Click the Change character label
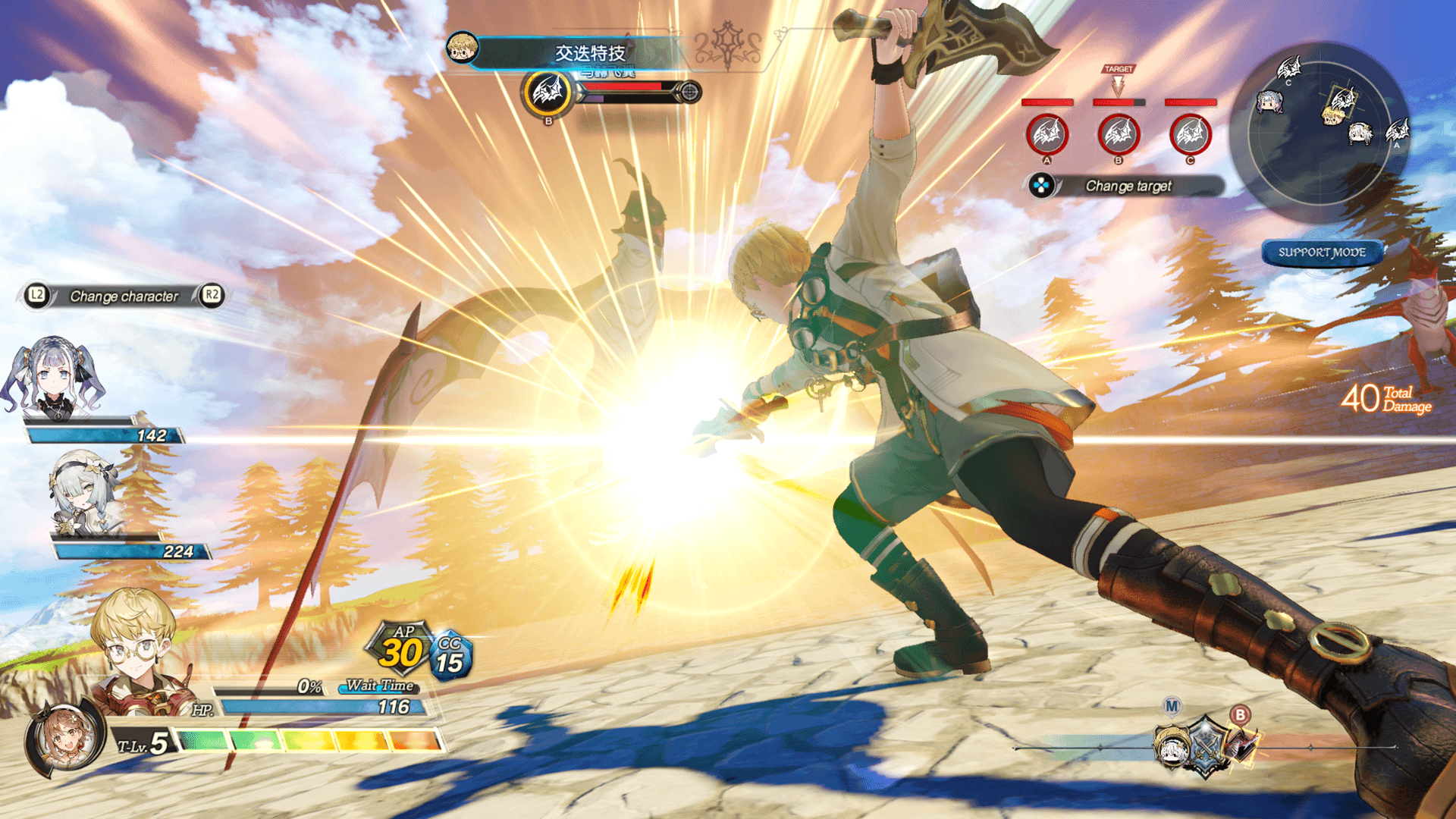This screenshot has width=1456, height=819. click(124, 296)
